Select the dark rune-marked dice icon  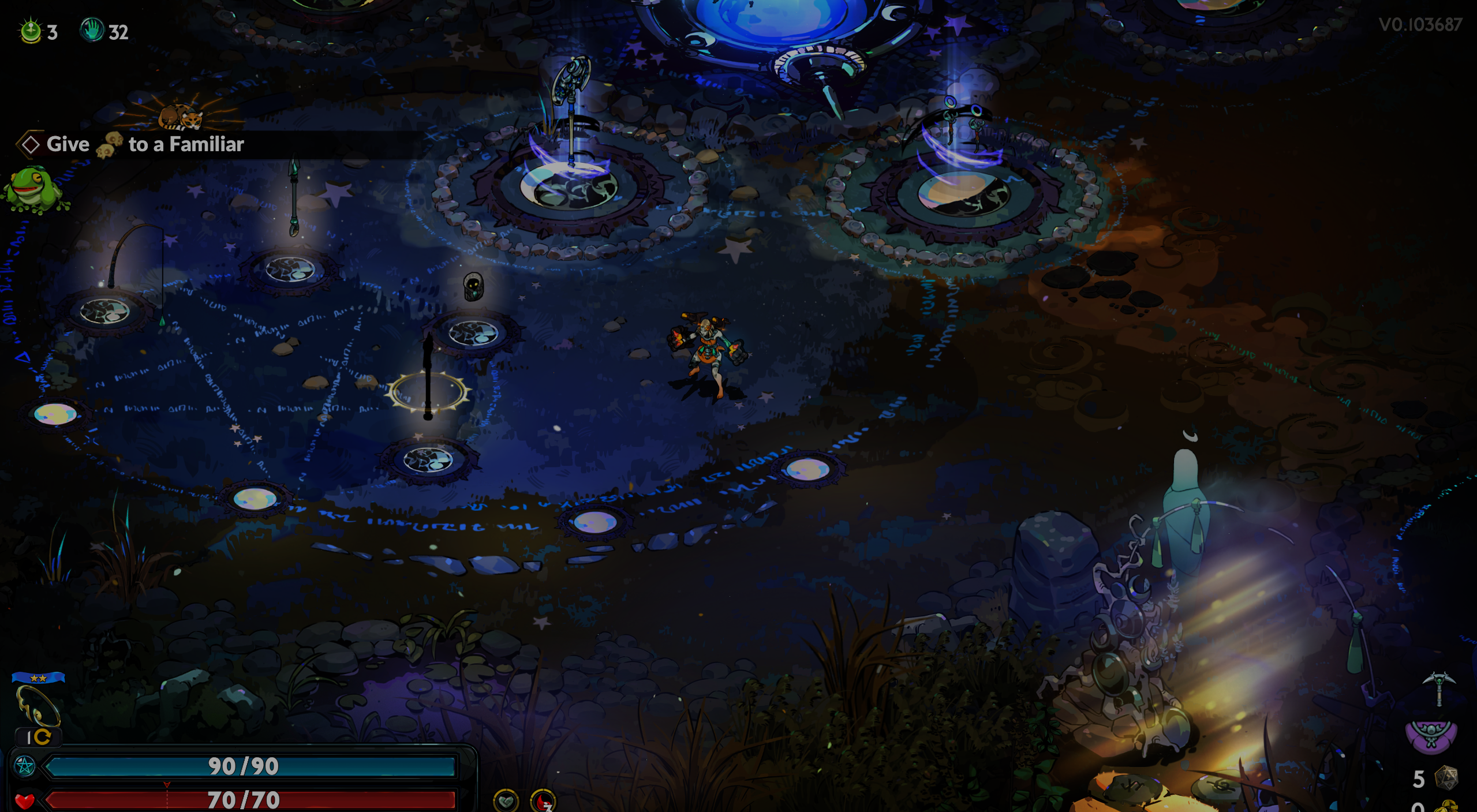click(1446, 778)
